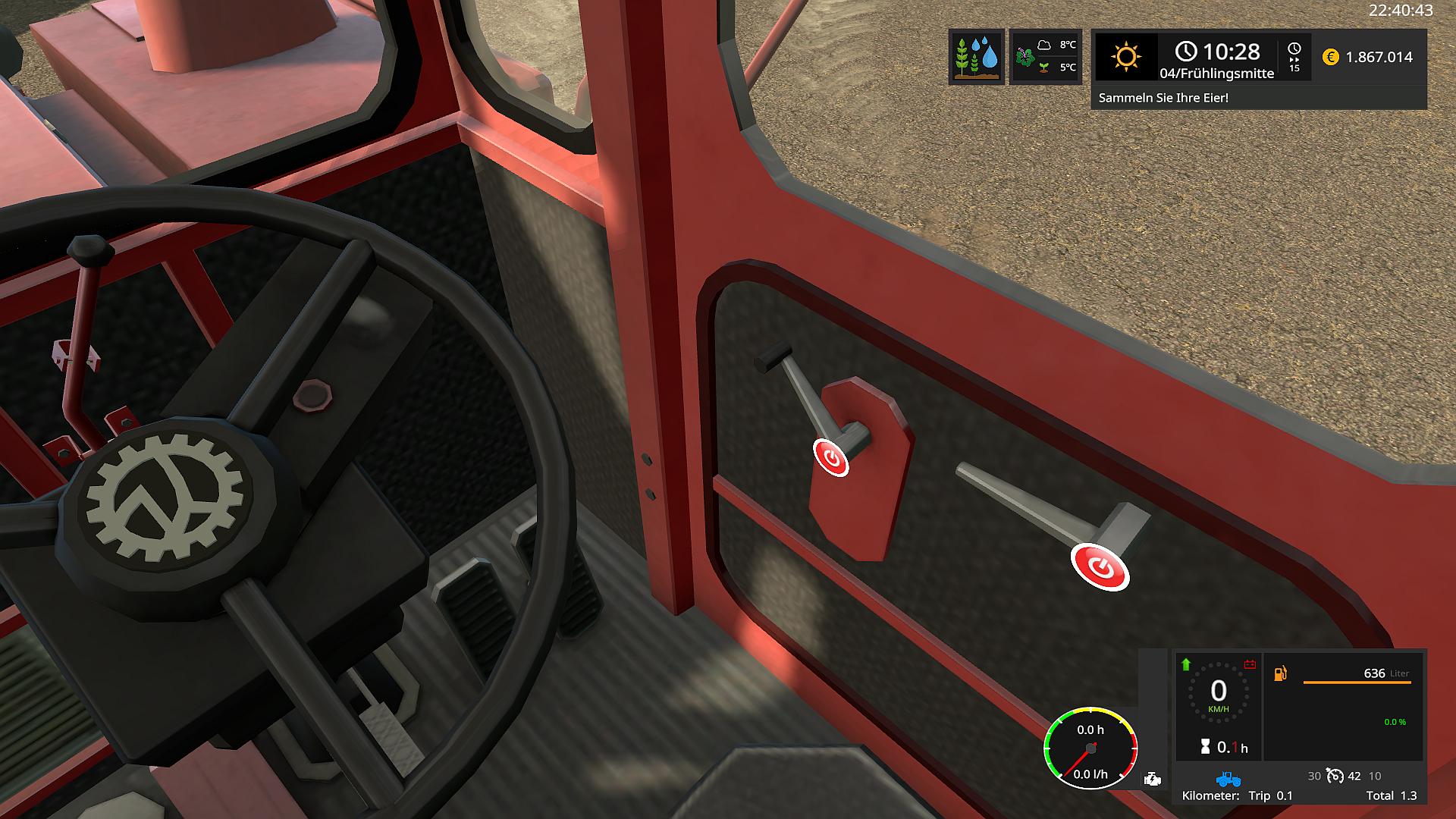Click the time acceleration icon beside the clock
The height and width of the screenshot is (819, 1456).
pos(1294,57)
